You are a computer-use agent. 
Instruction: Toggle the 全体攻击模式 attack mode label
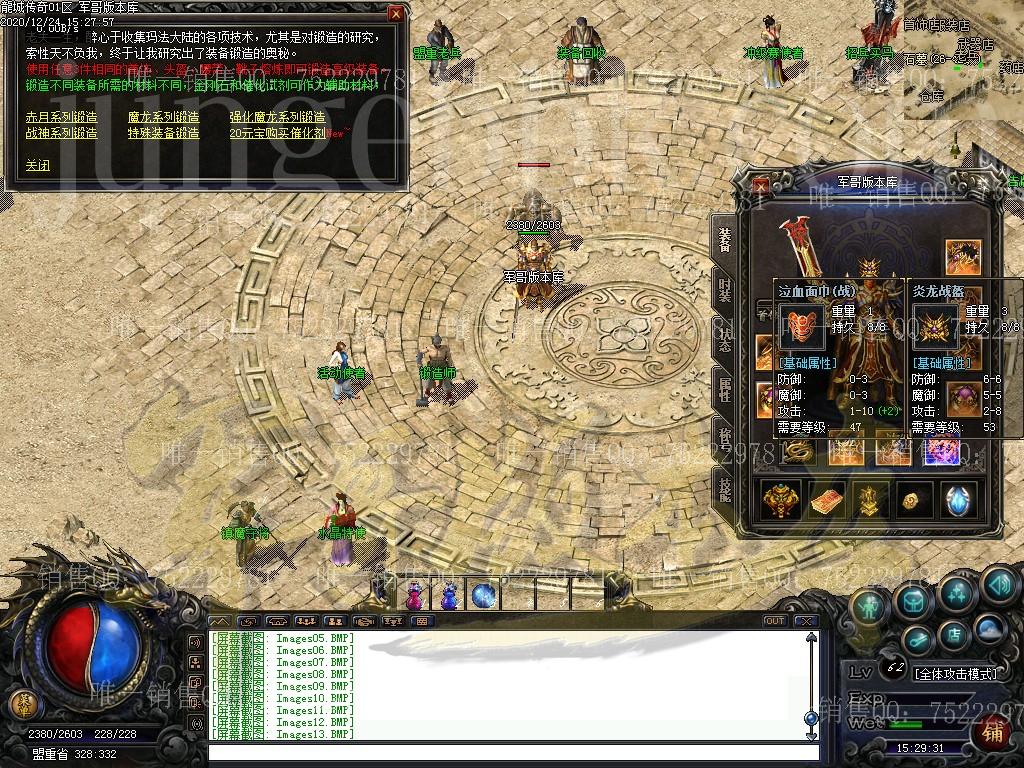[955, 674]
